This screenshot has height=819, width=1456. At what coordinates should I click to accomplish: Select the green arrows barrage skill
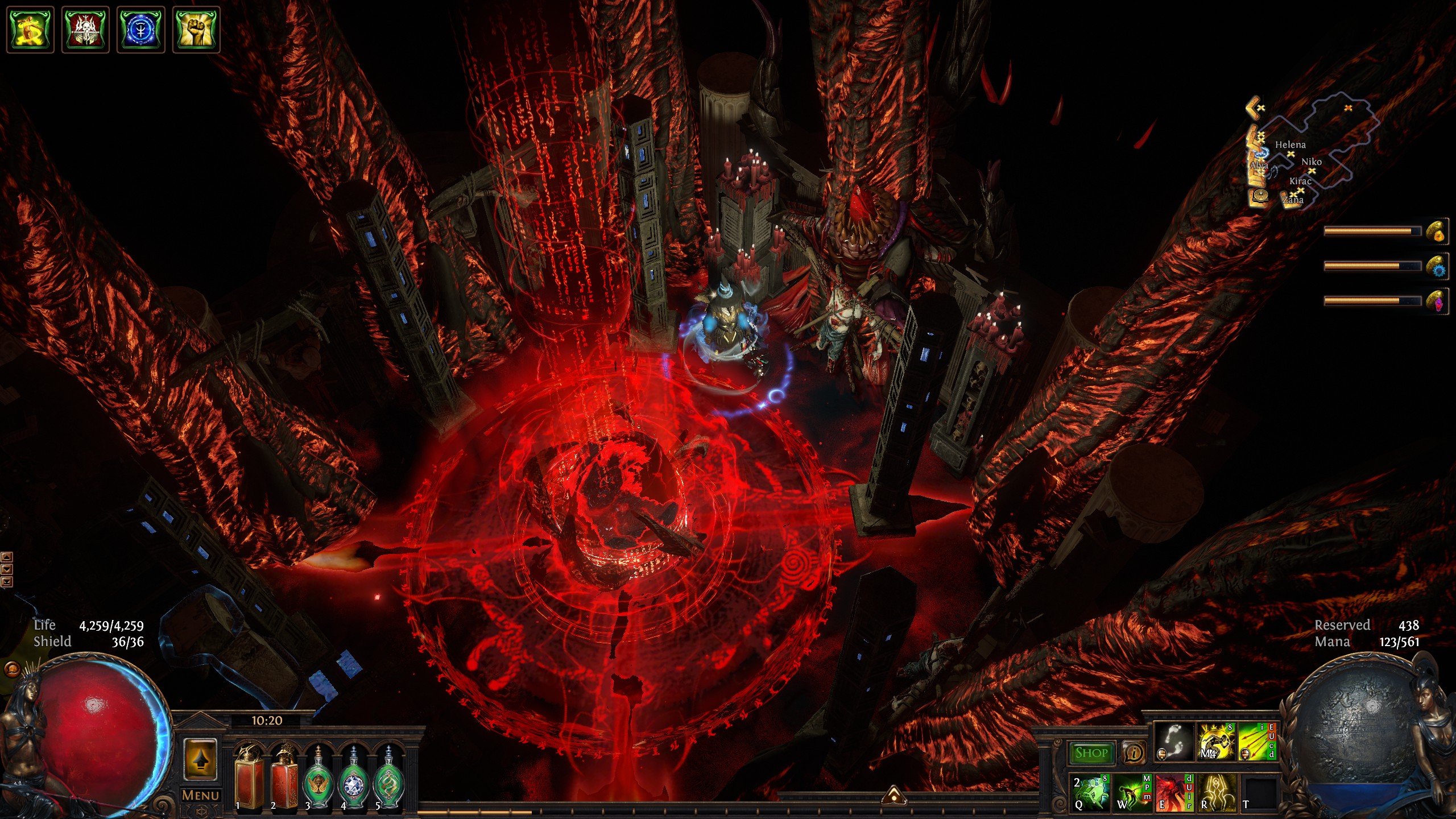(x=1257, y=742)
